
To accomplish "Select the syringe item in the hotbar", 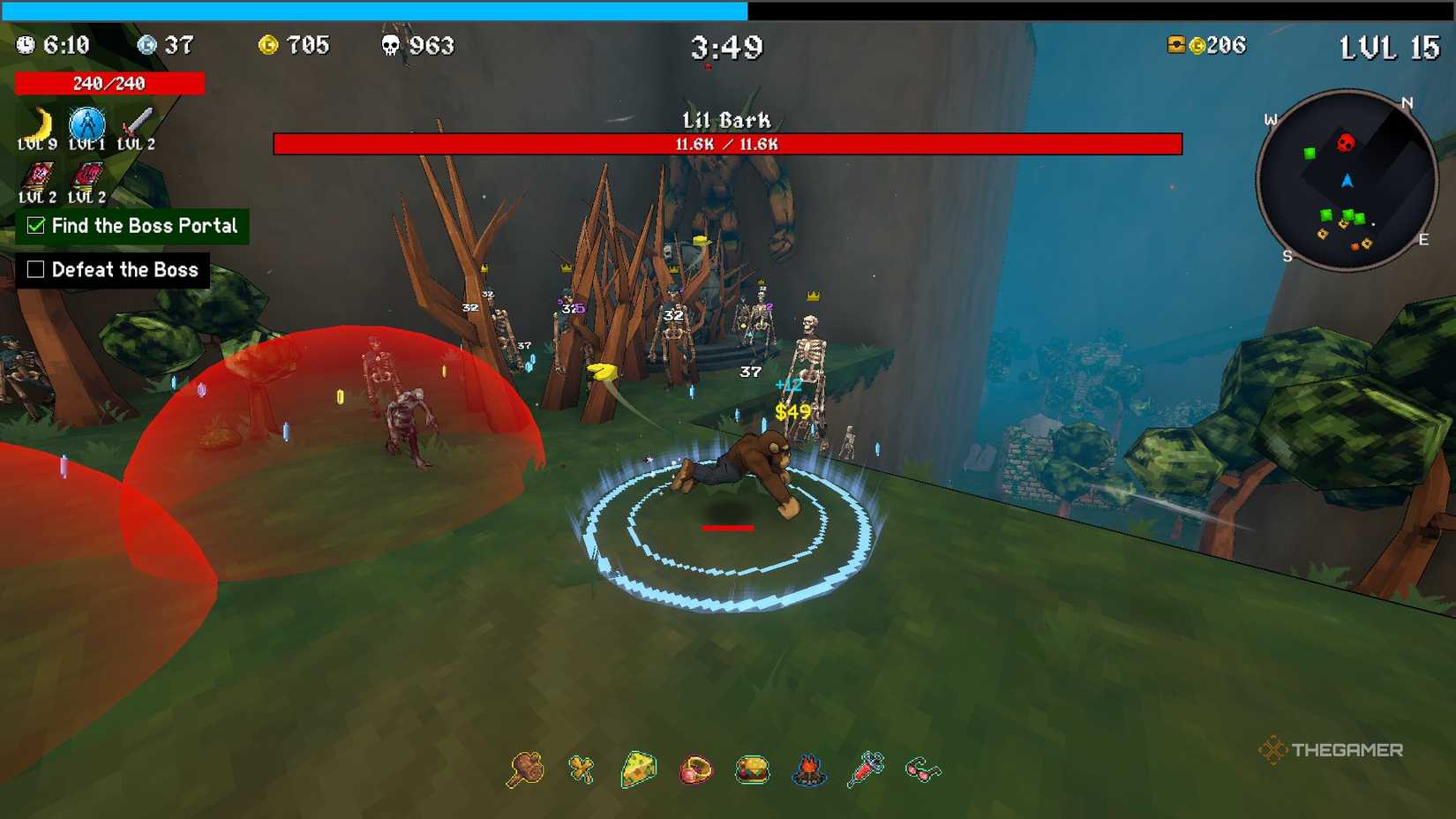I will 867,770.
